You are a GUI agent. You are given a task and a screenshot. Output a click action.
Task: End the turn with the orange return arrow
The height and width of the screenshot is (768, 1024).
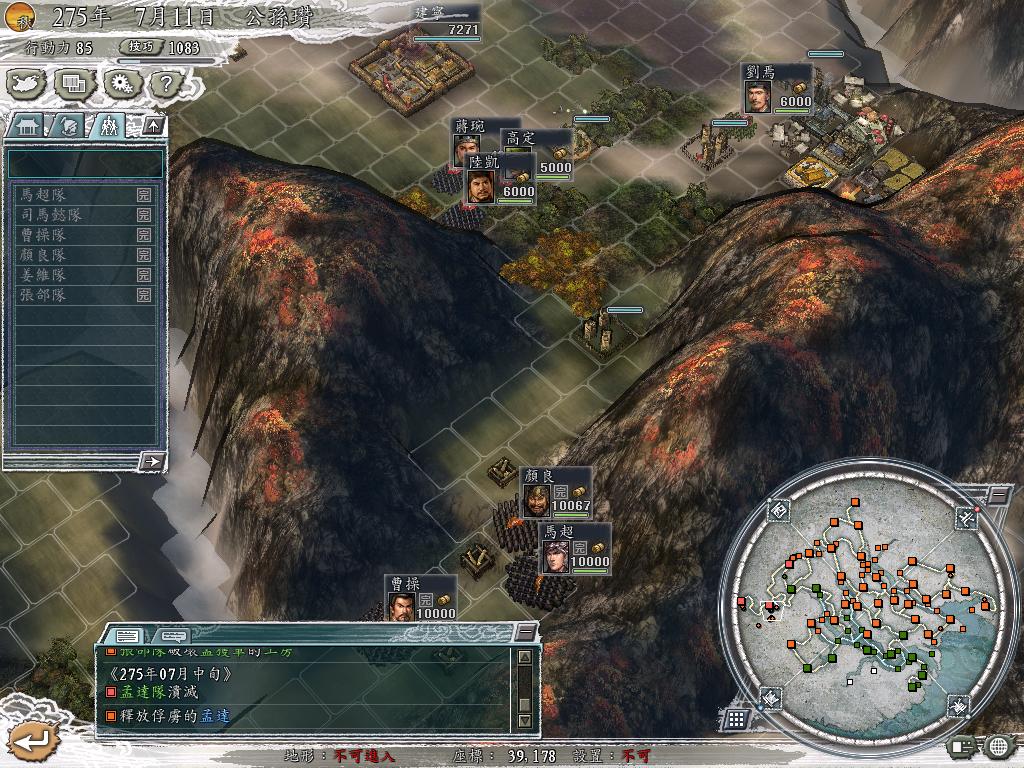coord(30,741)
